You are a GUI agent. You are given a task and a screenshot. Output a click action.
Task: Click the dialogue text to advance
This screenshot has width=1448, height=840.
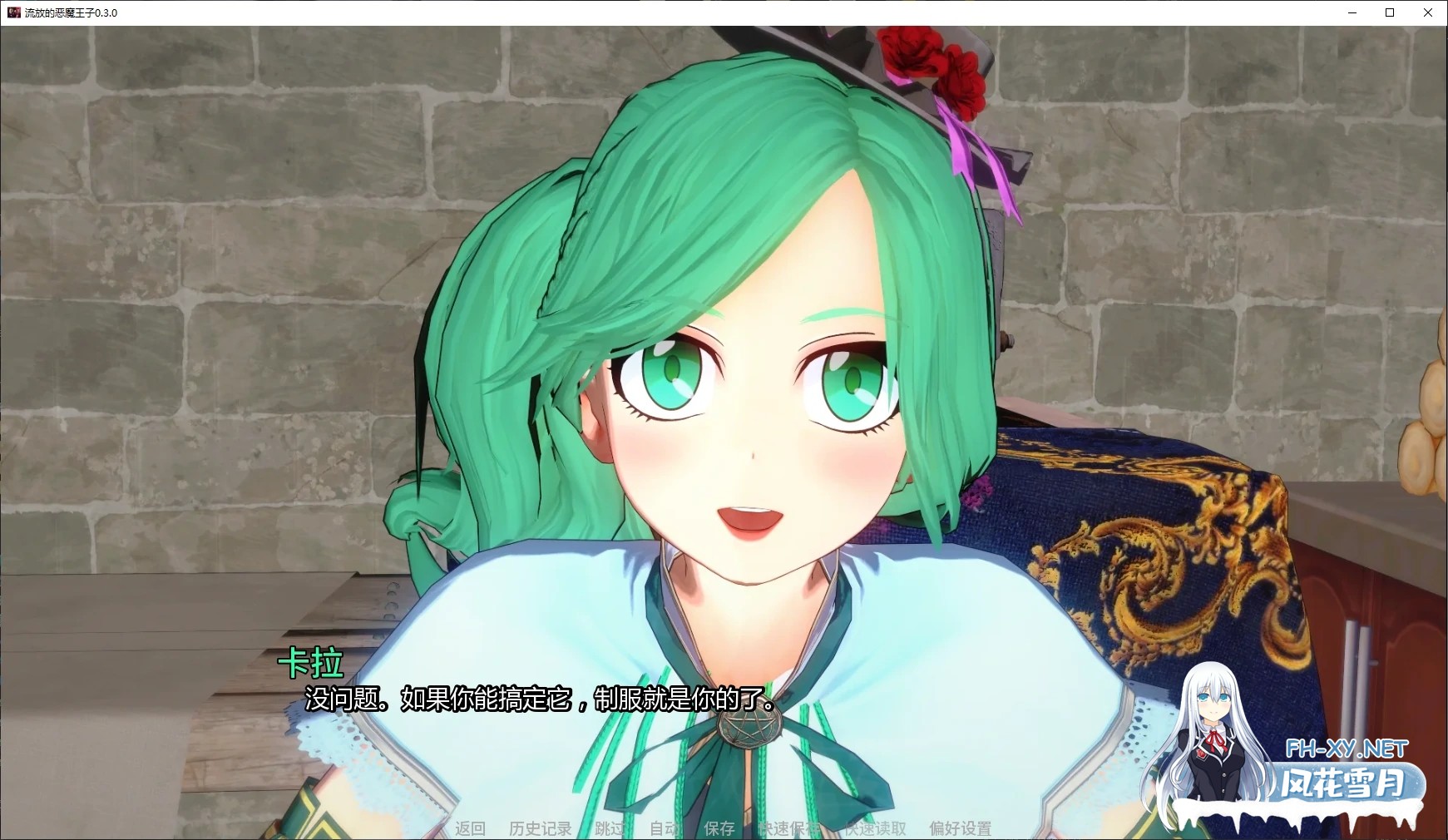[x=538, y=701]
